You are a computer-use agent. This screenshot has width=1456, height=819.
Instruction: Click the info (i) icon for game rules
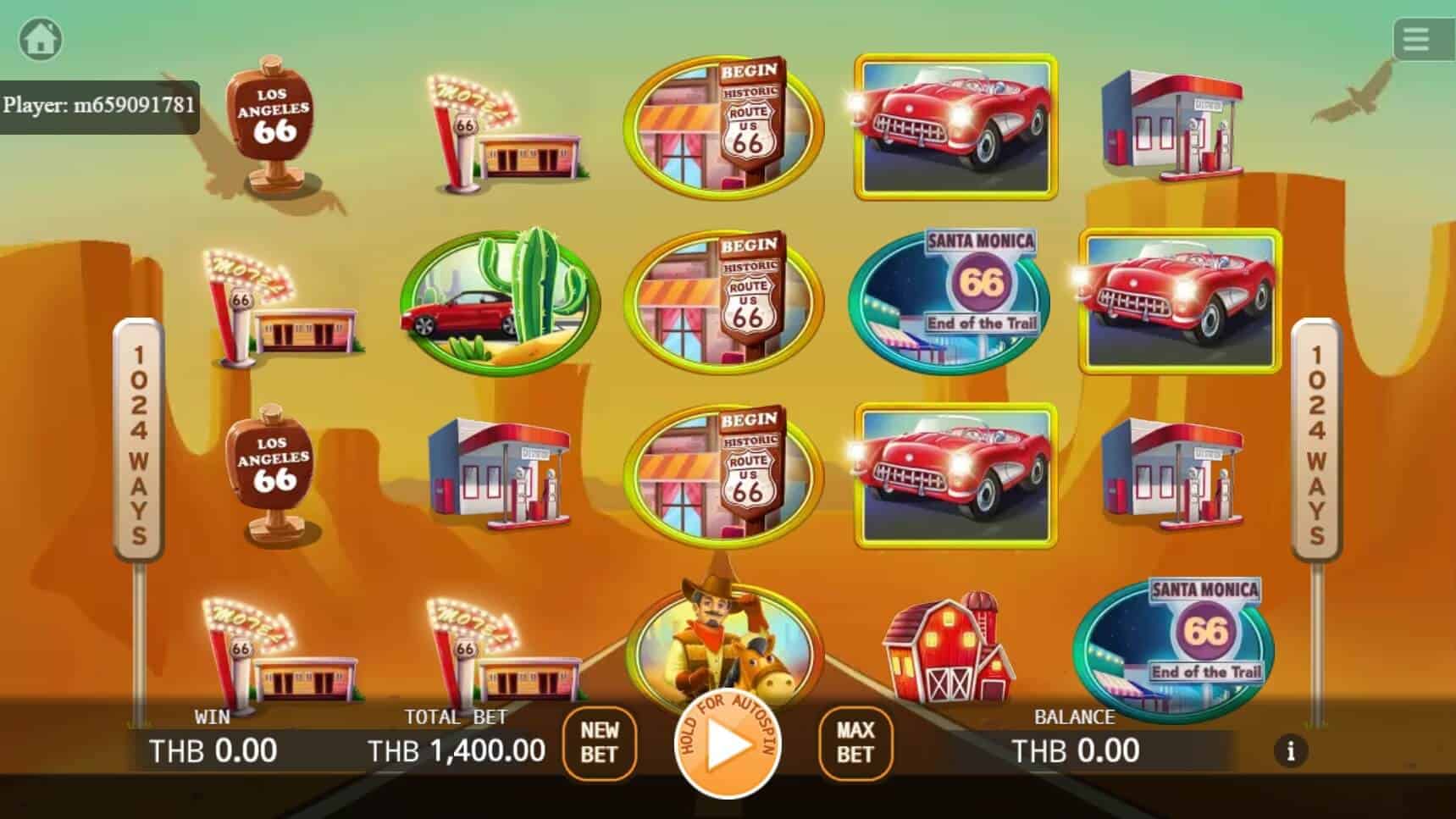tap(1291, 751)
